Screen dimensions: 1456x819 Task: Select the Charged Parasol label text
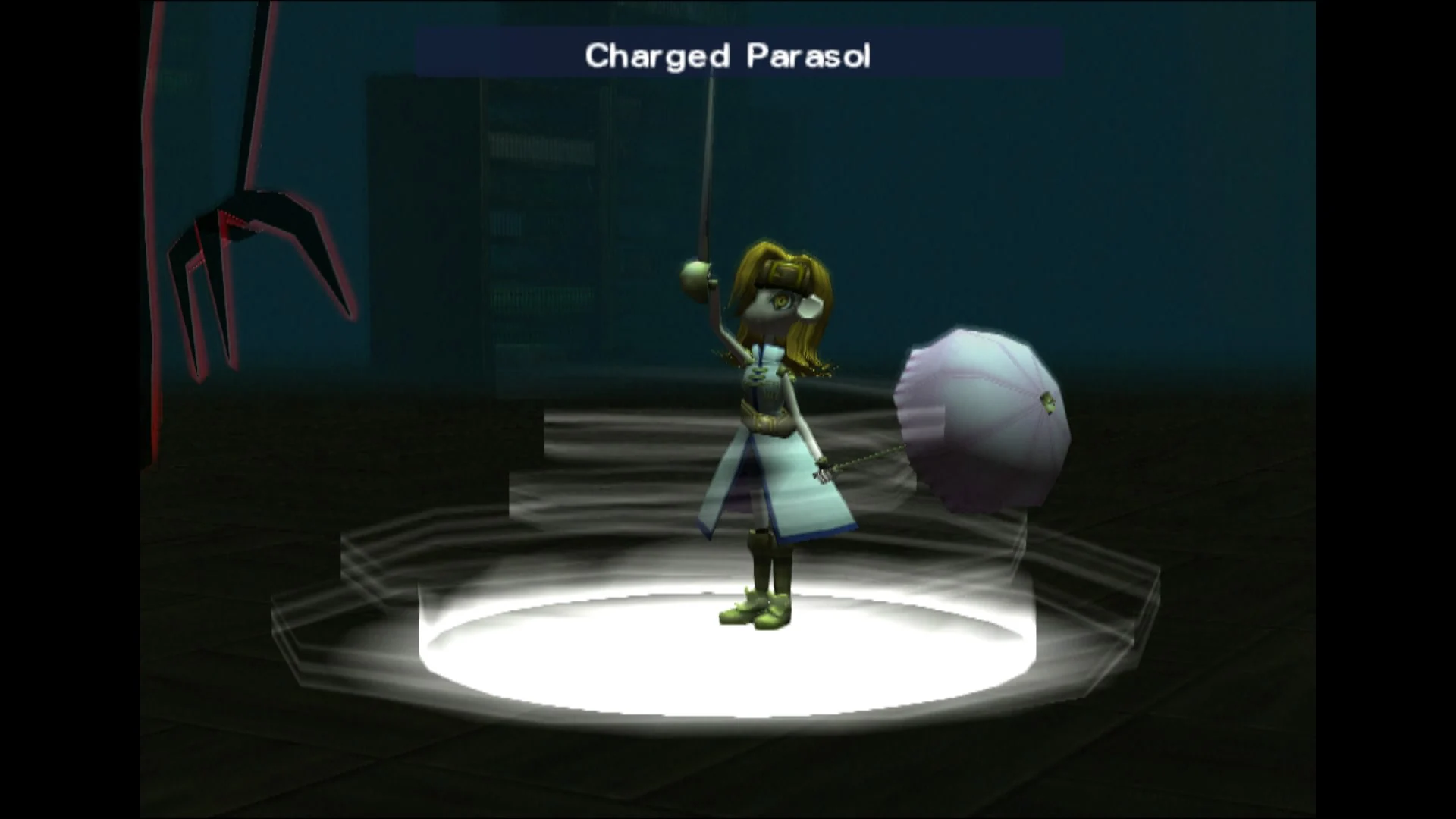point(726,55)
